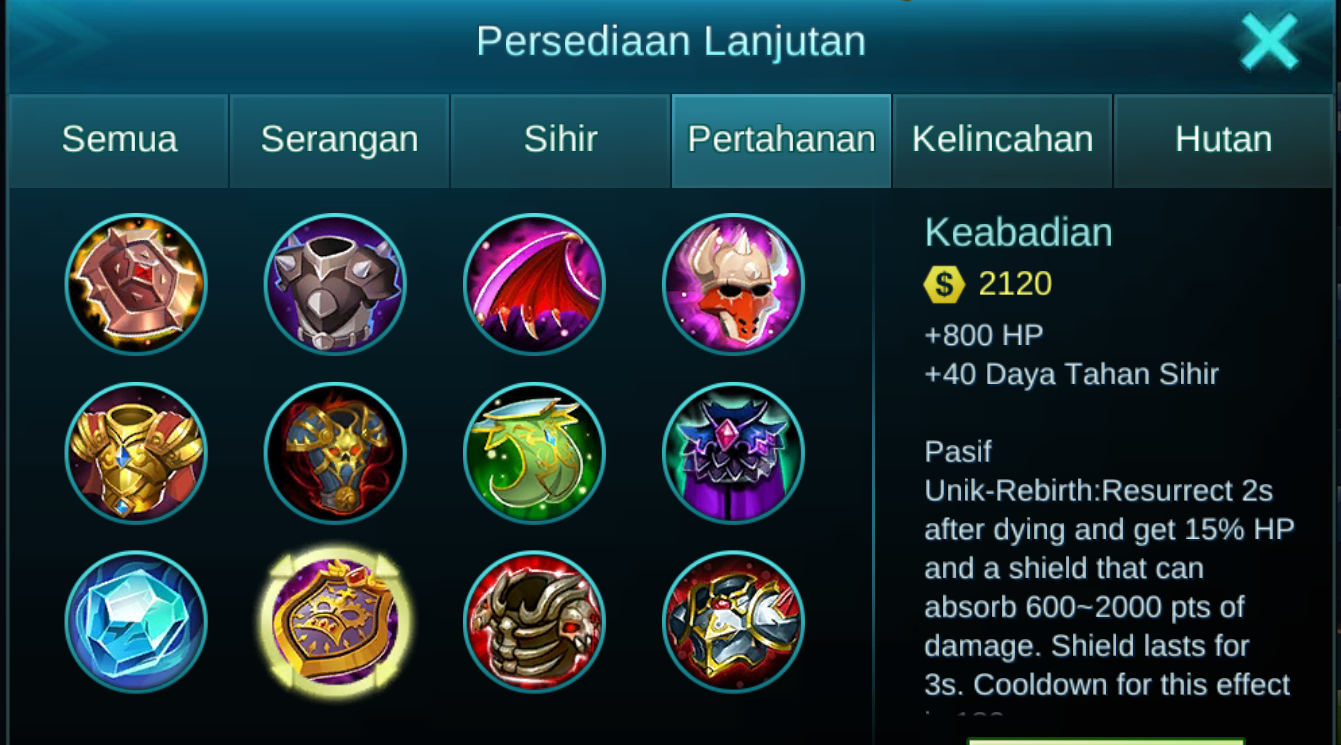Select the dark skull chestplate in bottom row
The height and width of the screenshot is (745, 1341).
[x=534, y=622]
